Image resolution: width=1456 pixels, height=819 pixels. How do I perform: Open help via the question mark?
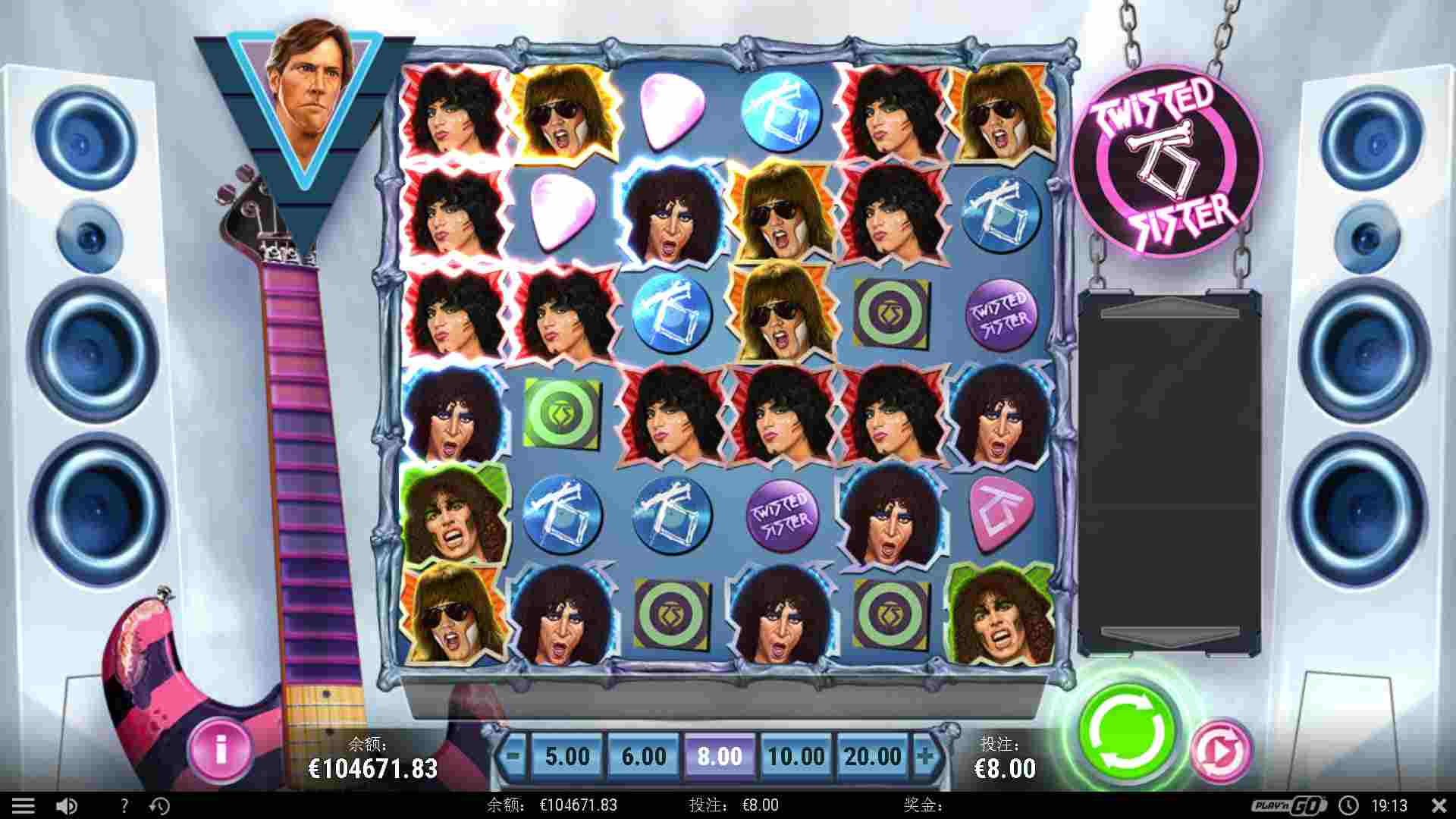tap(124, 805)
